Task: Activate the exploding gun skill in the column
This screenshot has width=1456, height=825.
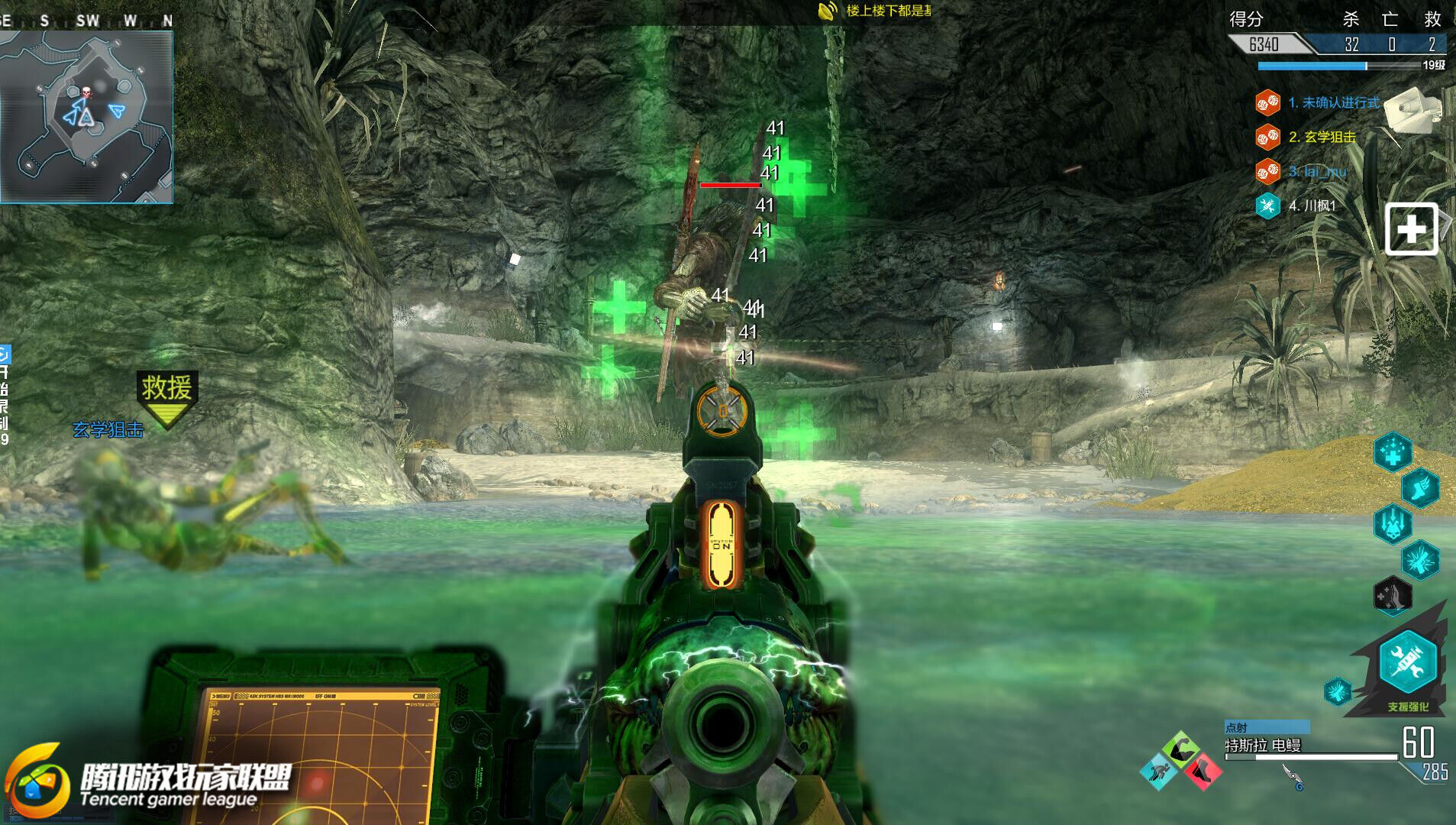Action: 1420,560
